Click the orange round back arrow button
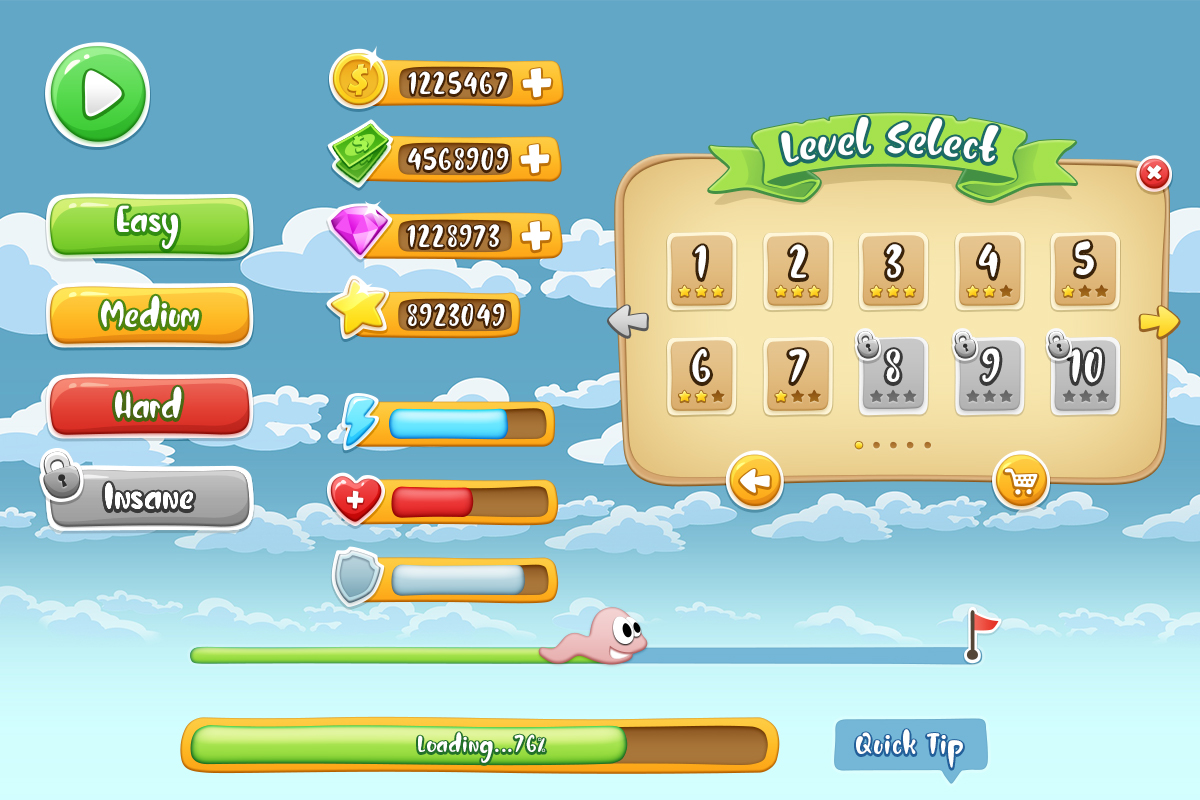The height and width of the screenshot is (800, 1200). click(755, 483)
